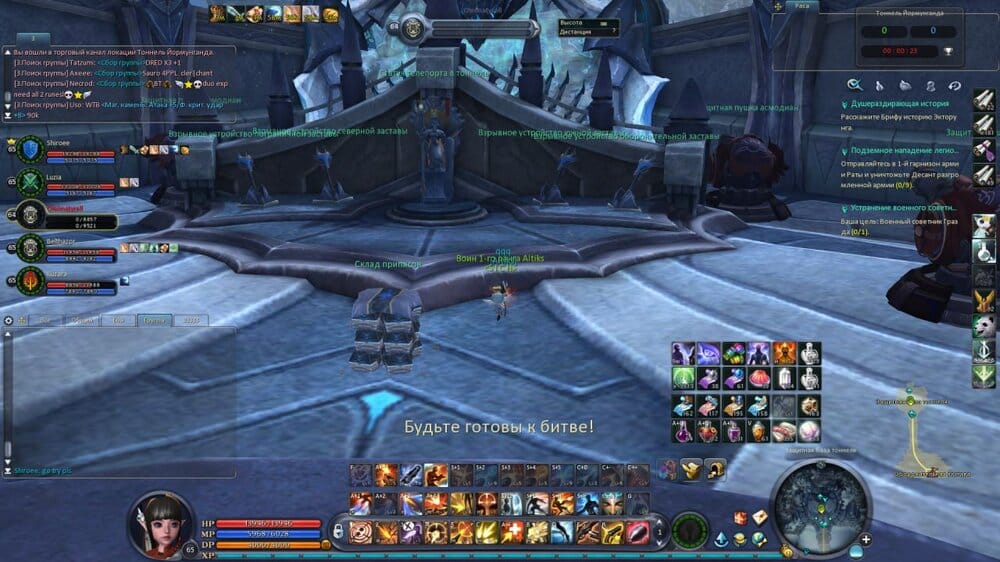Open the quest 'Душераздирающая история' in tracker
The height and width of the screenshot is (562, 1000).
pyautogui.click(x=892, y=104)
